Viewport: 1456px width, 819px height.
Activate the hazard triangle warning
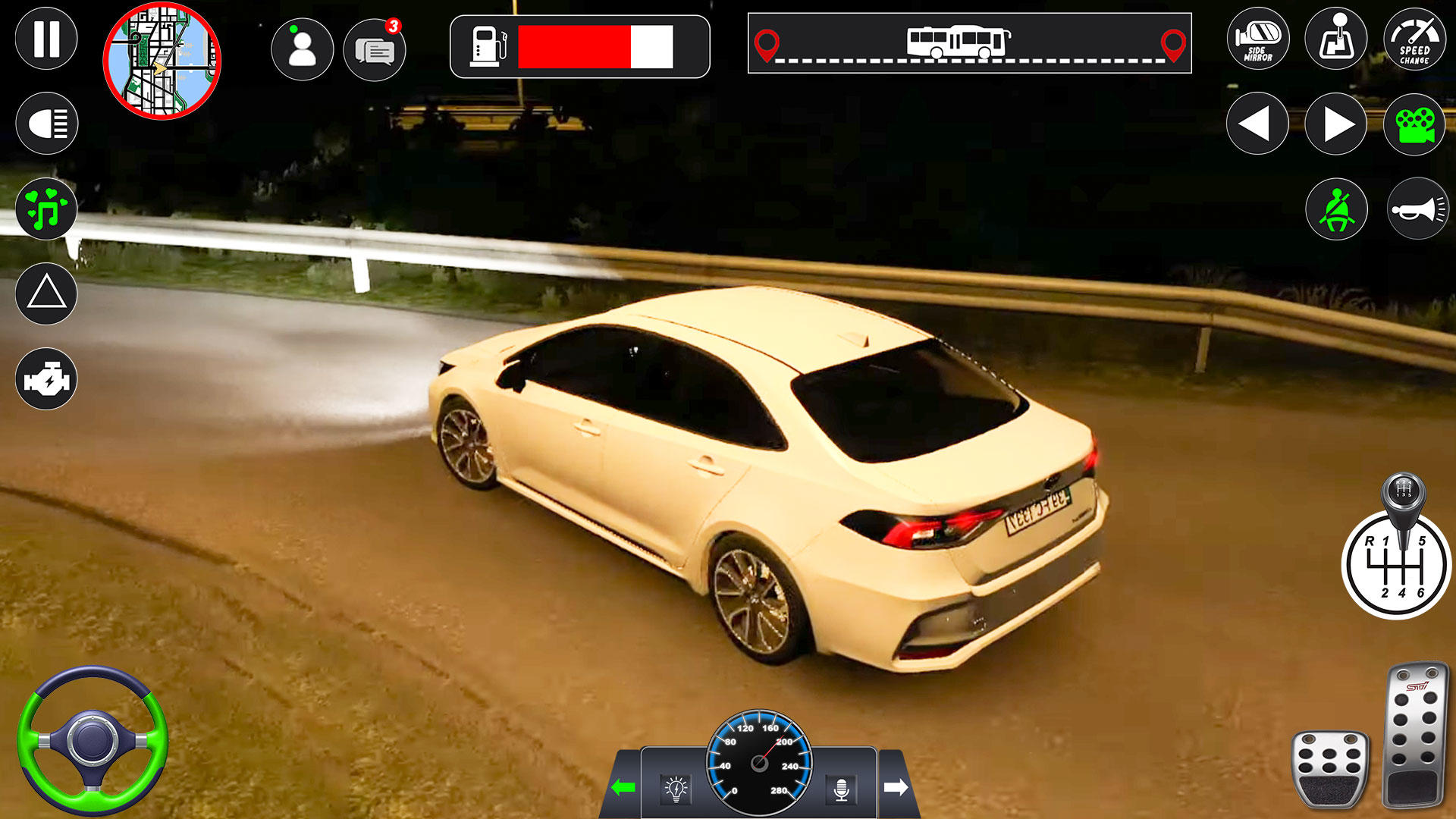46,293
